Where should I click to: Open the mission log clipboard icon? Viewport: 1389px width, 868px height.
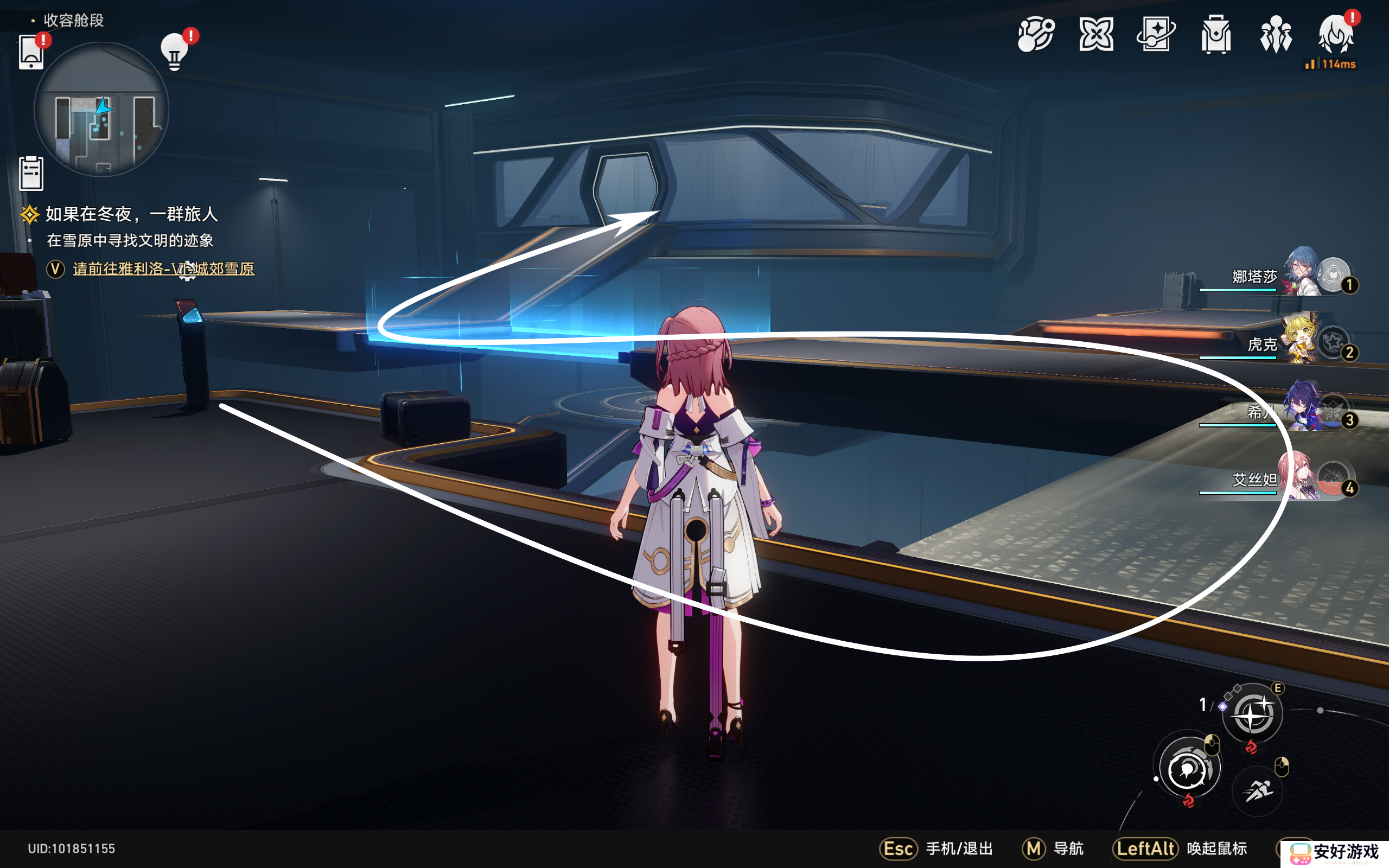pyautogui.click(x=31, y=173)
